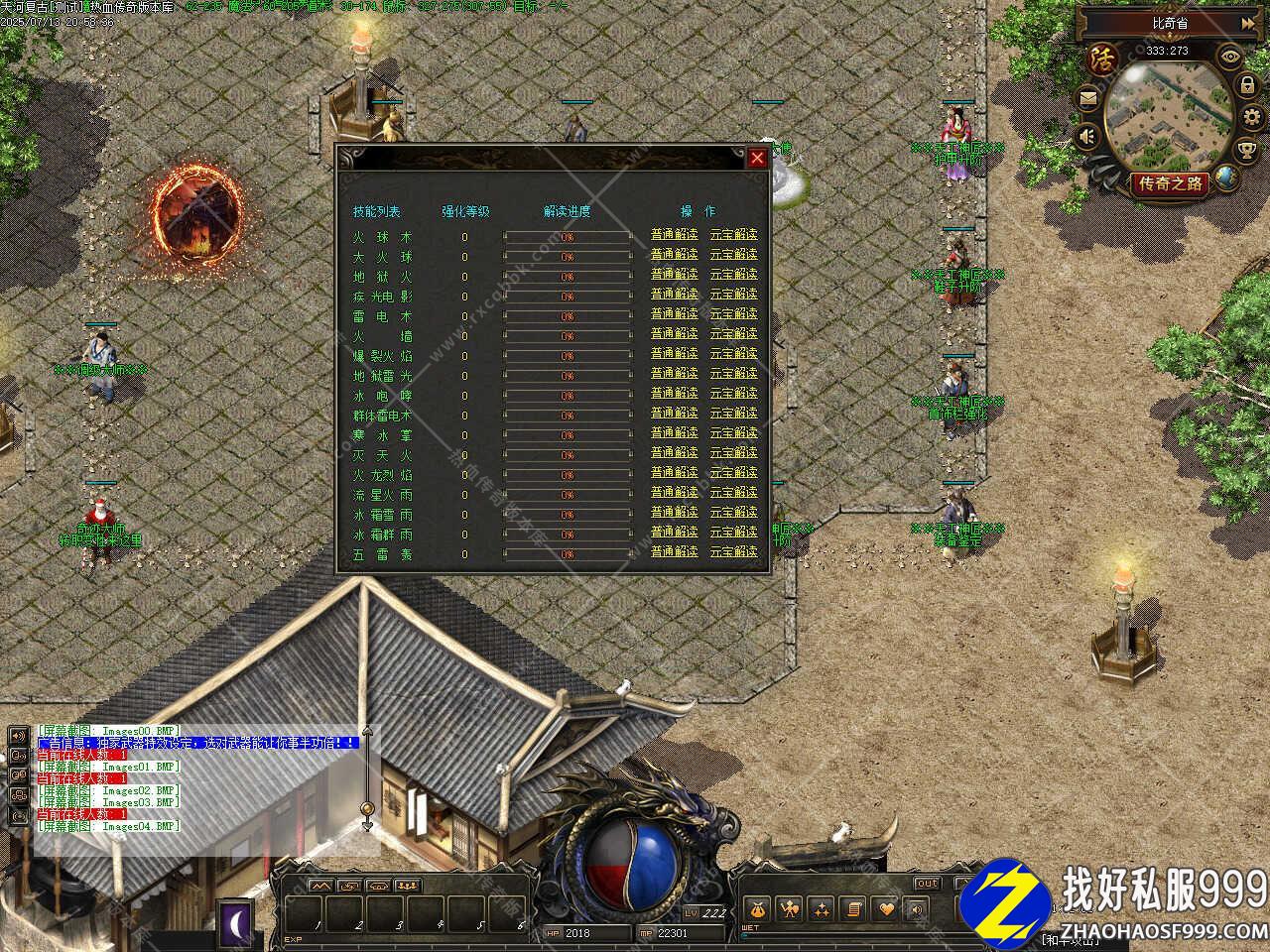Click 普通解读 for the 火球术 skill
1270x952 pixels.
(x=675, y=235)
